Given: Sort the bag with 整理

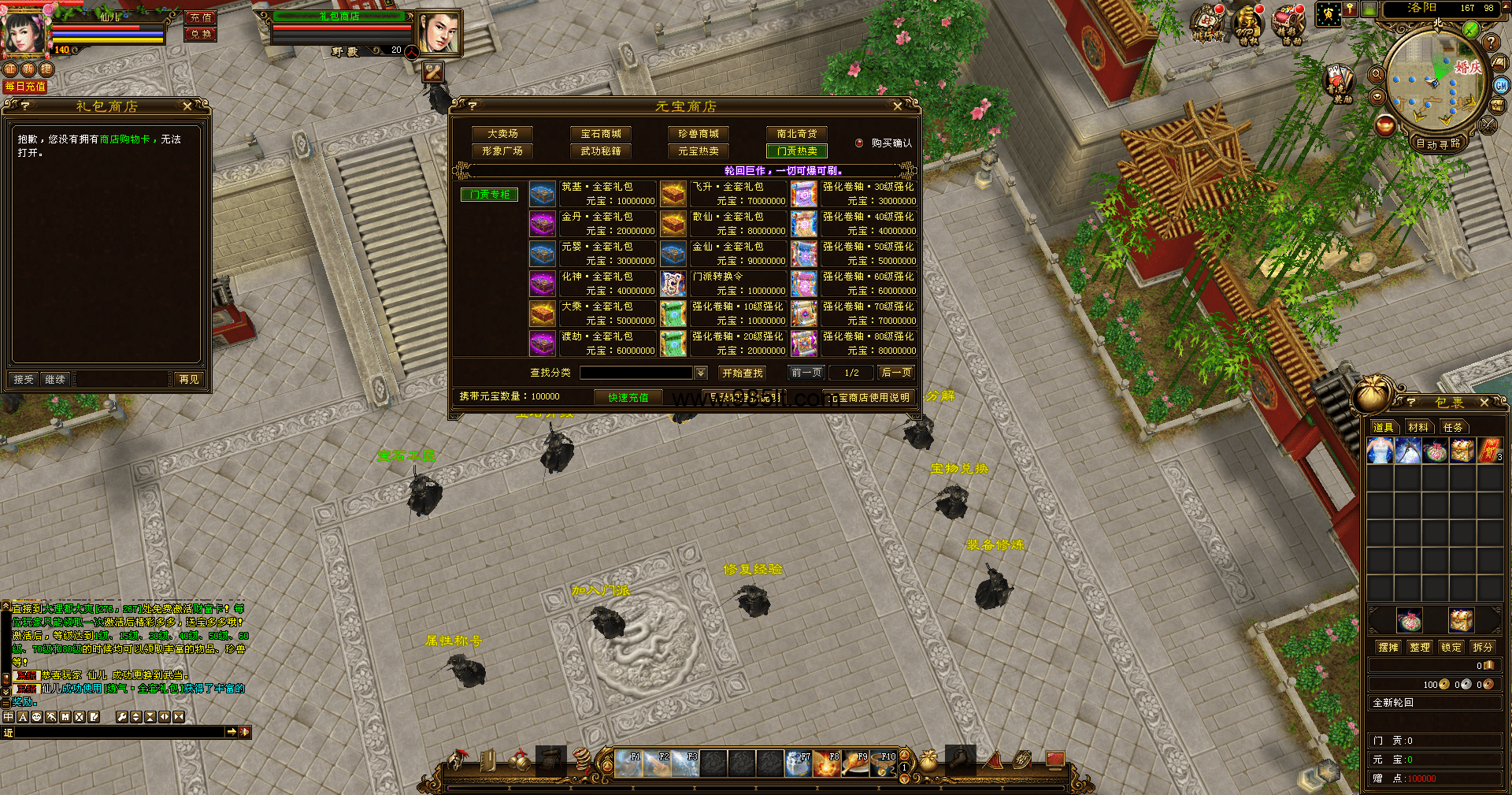Looking at the screenshot, I should (1420, 647).
